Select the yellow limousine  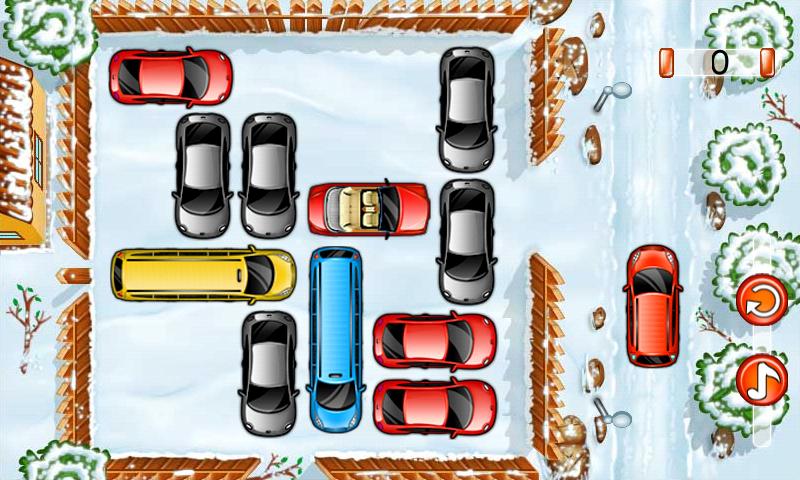(203, 274)
